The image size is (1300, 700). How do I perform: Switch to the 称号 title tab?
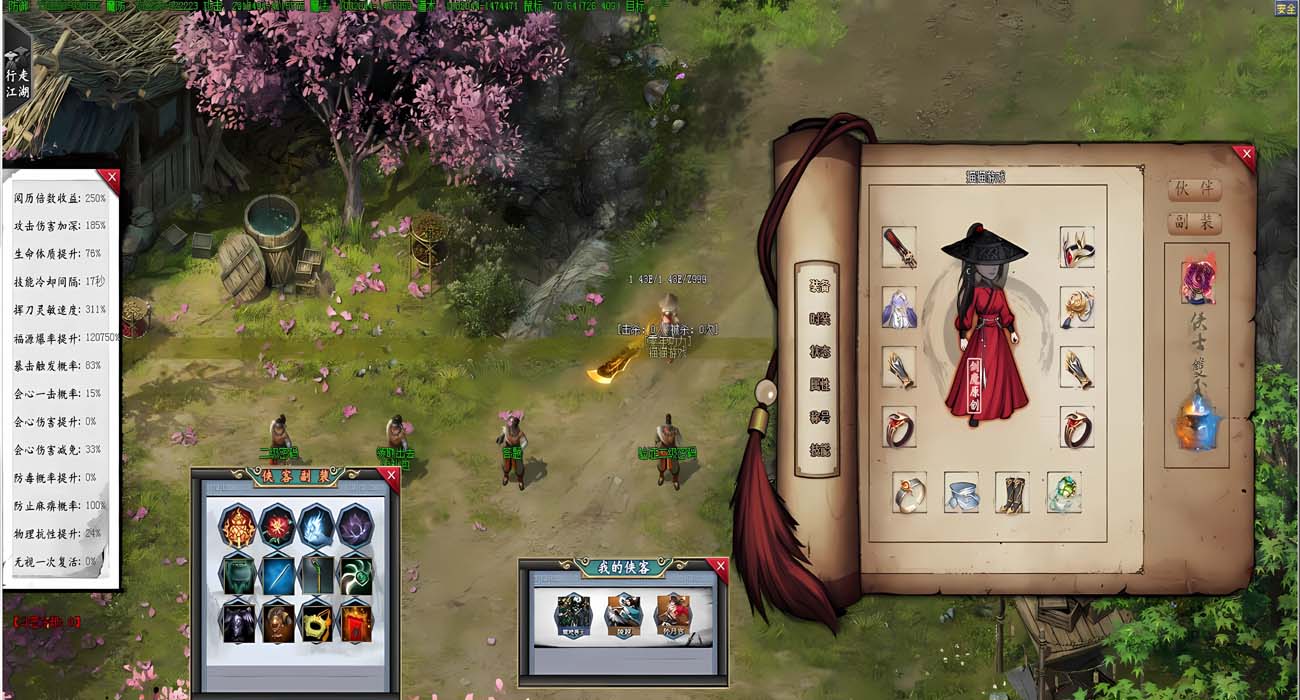click(x=819, y=417)
